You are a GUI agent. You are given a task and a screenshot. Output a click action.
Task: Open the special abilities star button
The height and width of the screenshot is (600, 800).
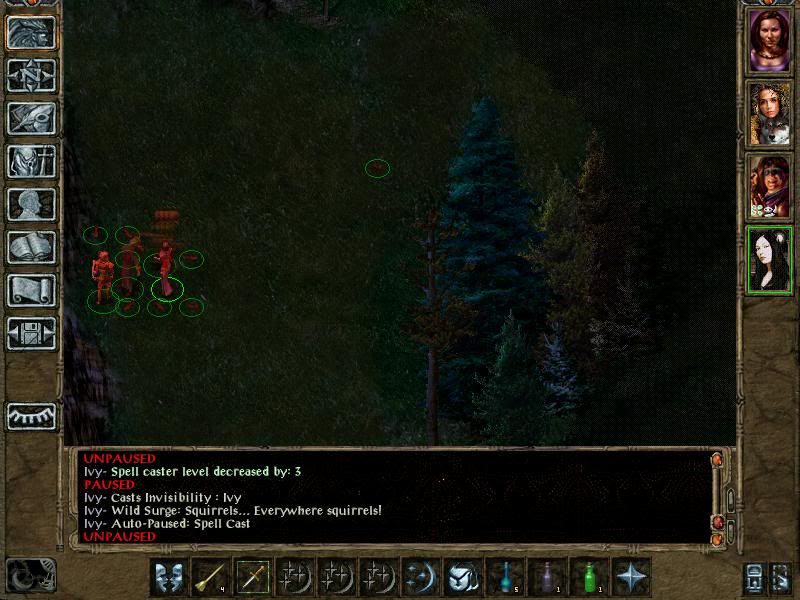pos(631,577)
